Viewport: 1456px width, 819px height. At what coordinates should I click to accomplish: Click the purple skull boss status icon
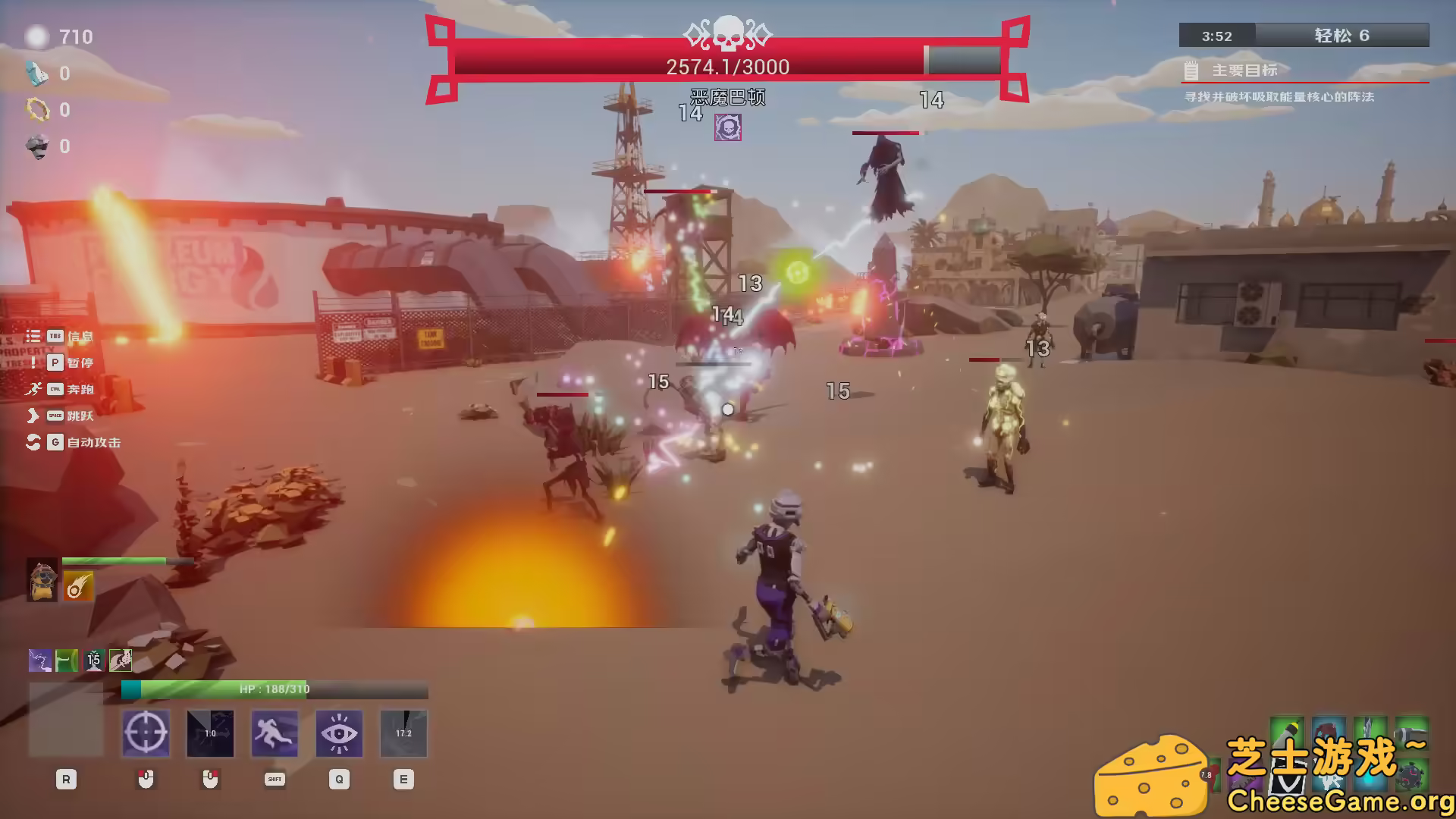728,127
